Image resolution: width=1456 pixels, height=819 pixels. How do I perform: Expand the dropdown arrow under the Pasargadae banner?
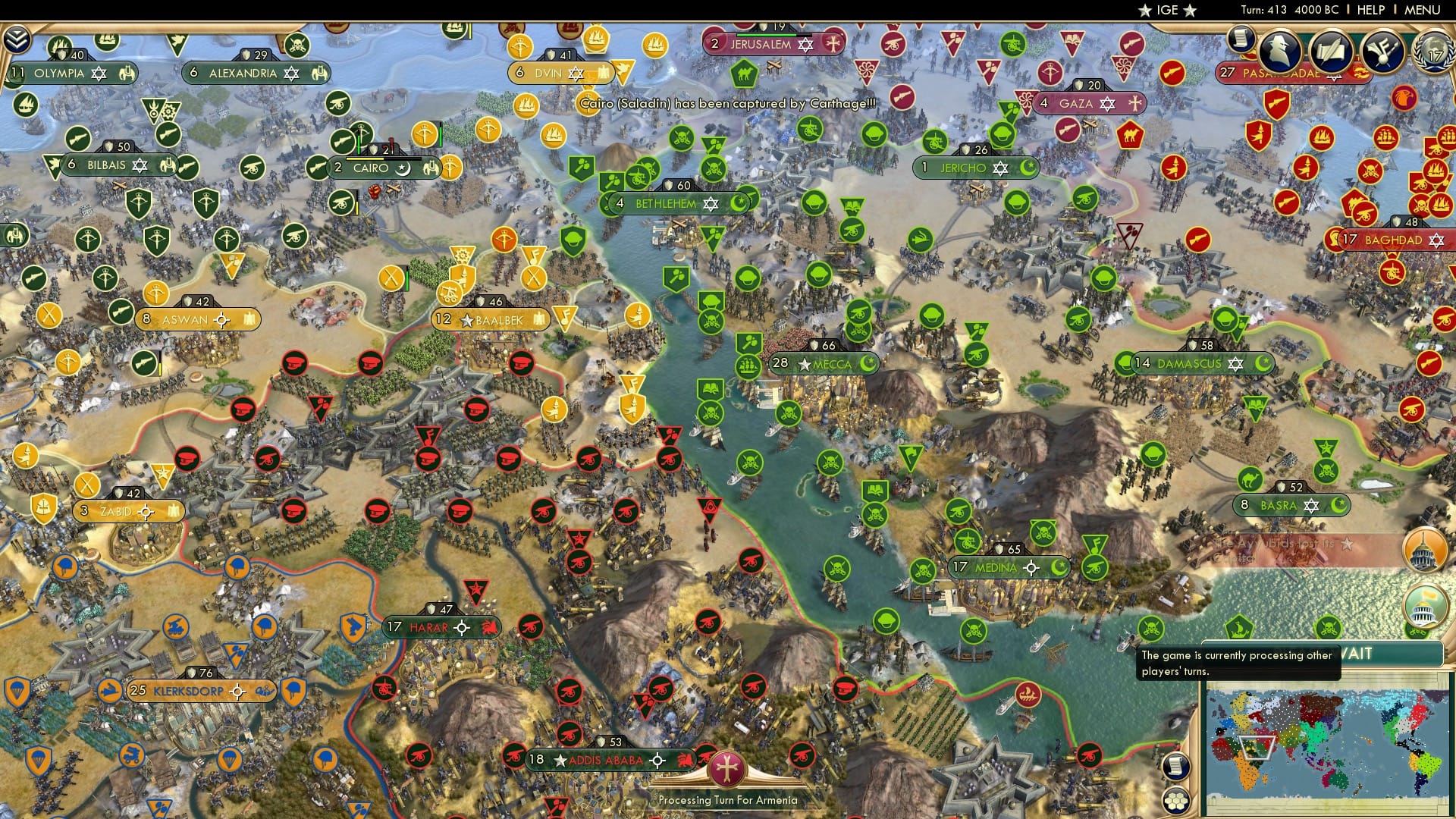tap(1334, 80)
